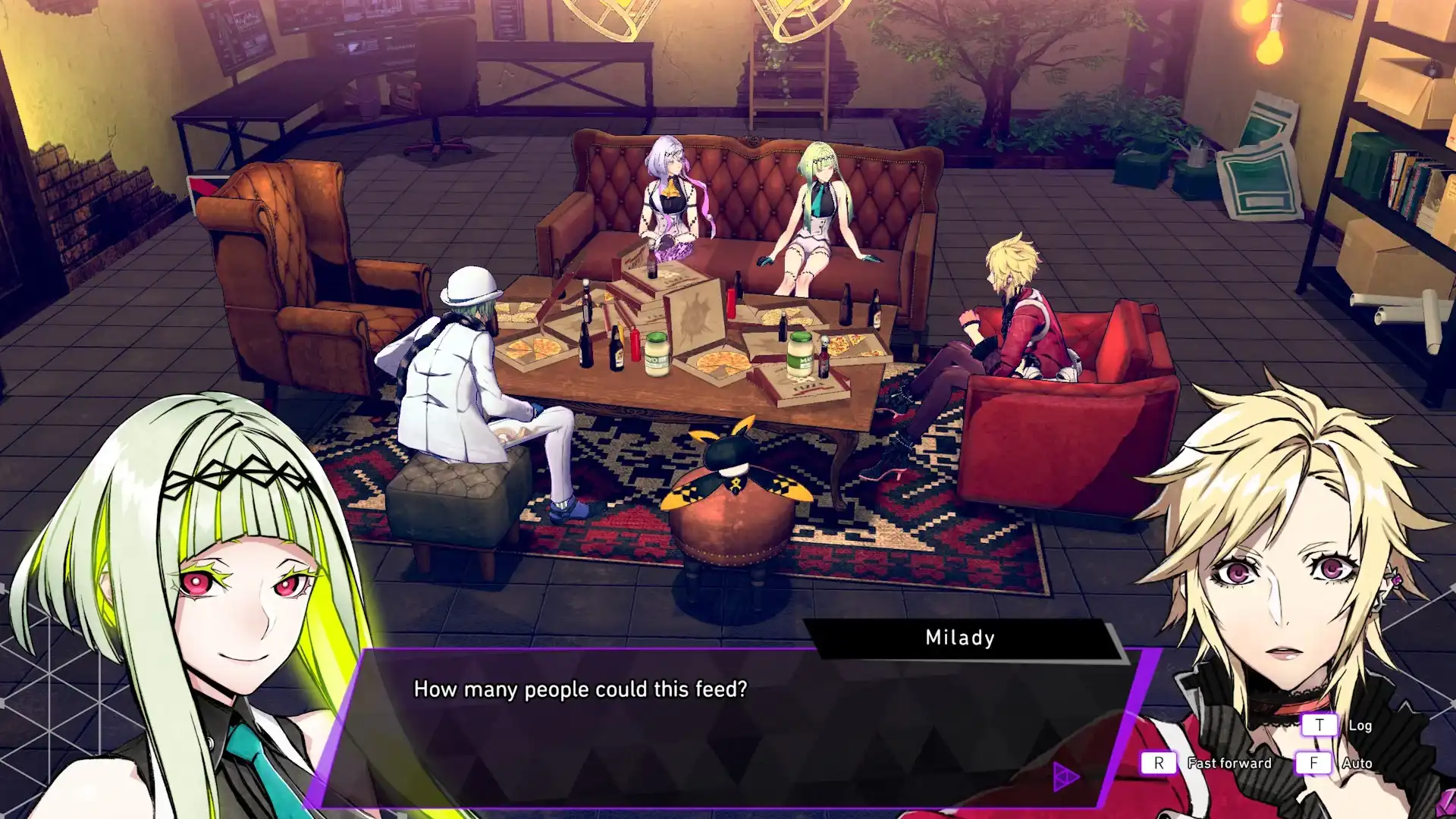Activate Fast forward for the dialogue
The image size is (1456, 819).
1159,763
